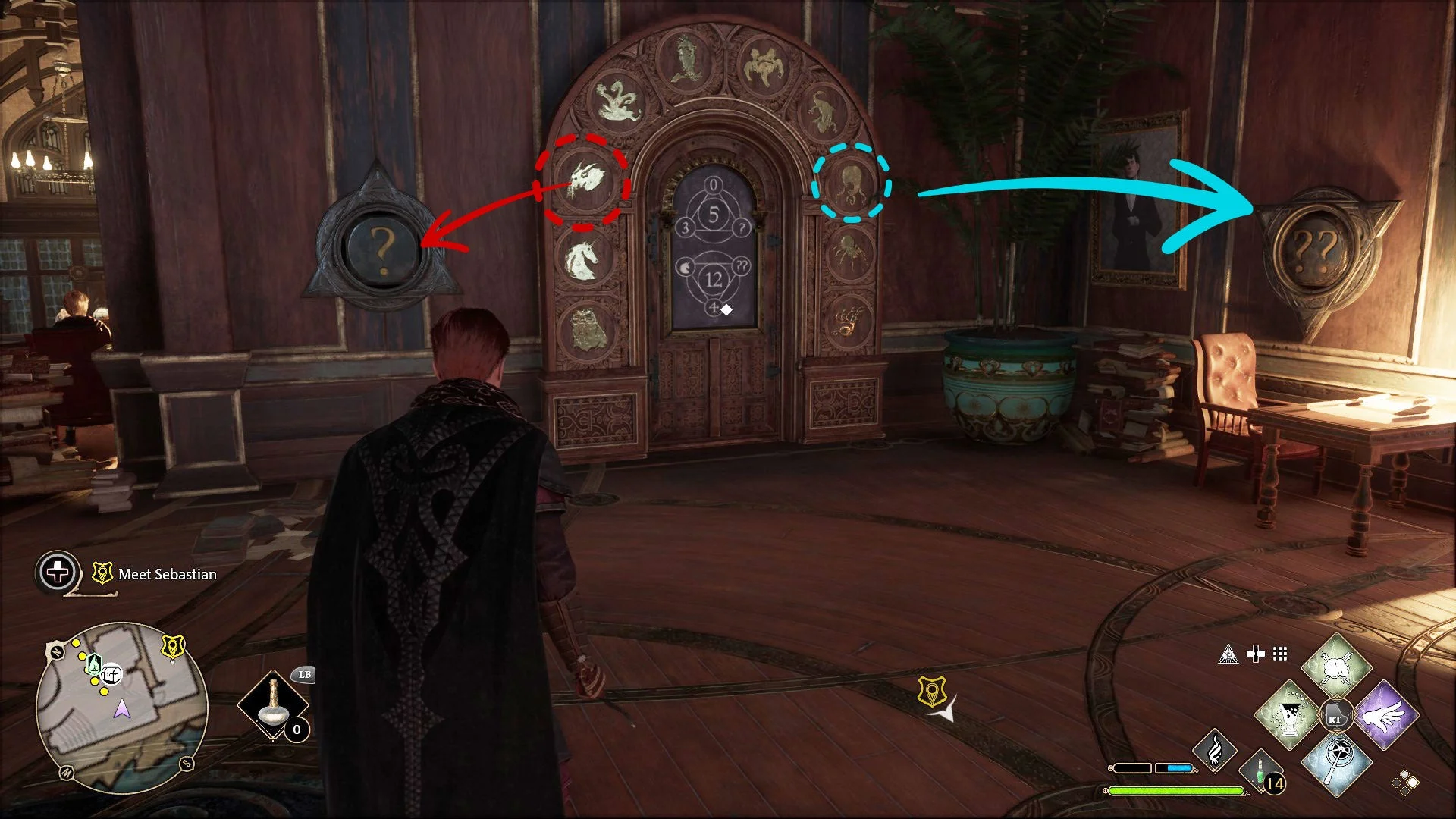This screenshot has width=1456, height=819.
Task: Click the '??' circle on the lower door diagram
Action: [740, 265]
